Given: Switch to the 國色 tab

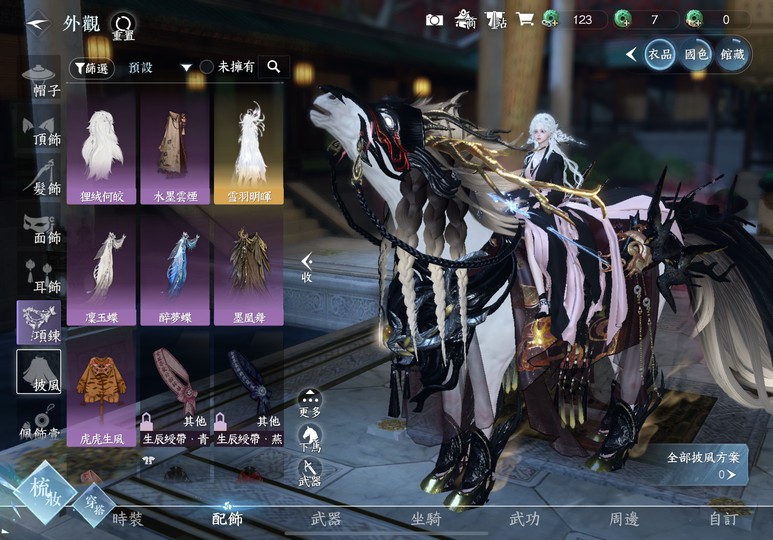Looking at the screenshot, I should pyautogui.click(x=696, y=54).
